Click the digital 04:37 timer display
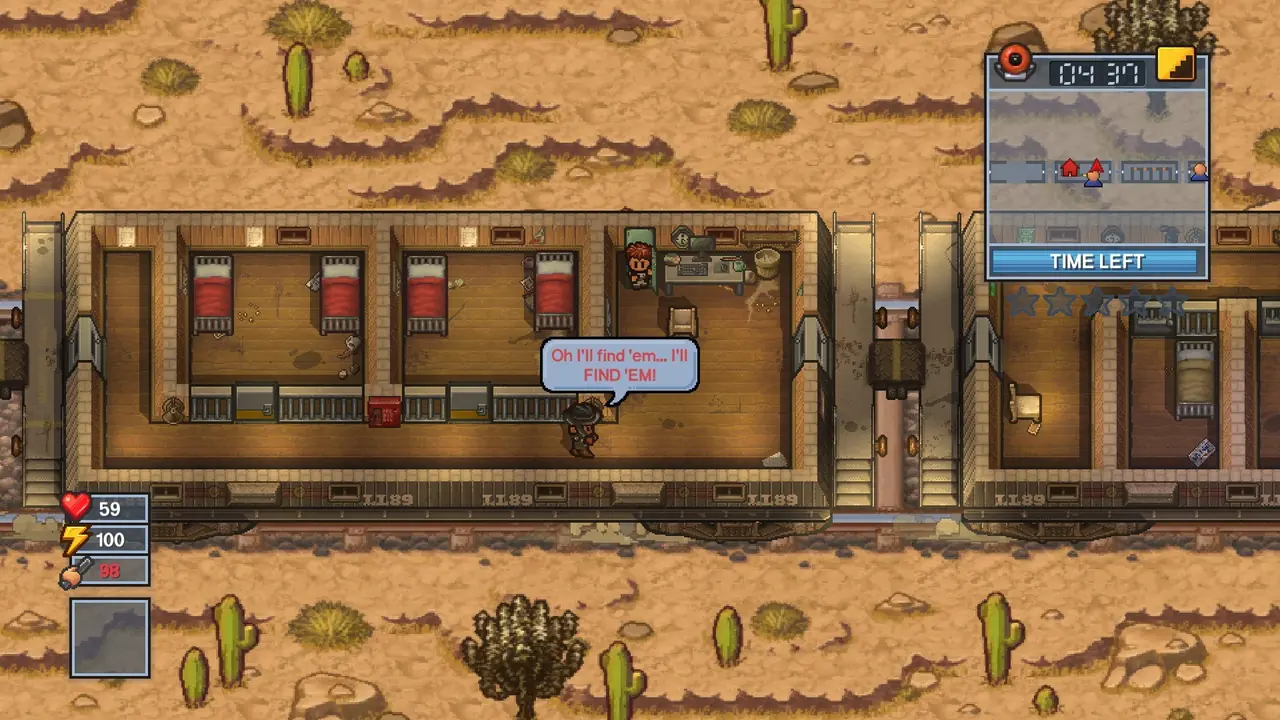The image size is (1280, 720). (x=1098, y=74)
